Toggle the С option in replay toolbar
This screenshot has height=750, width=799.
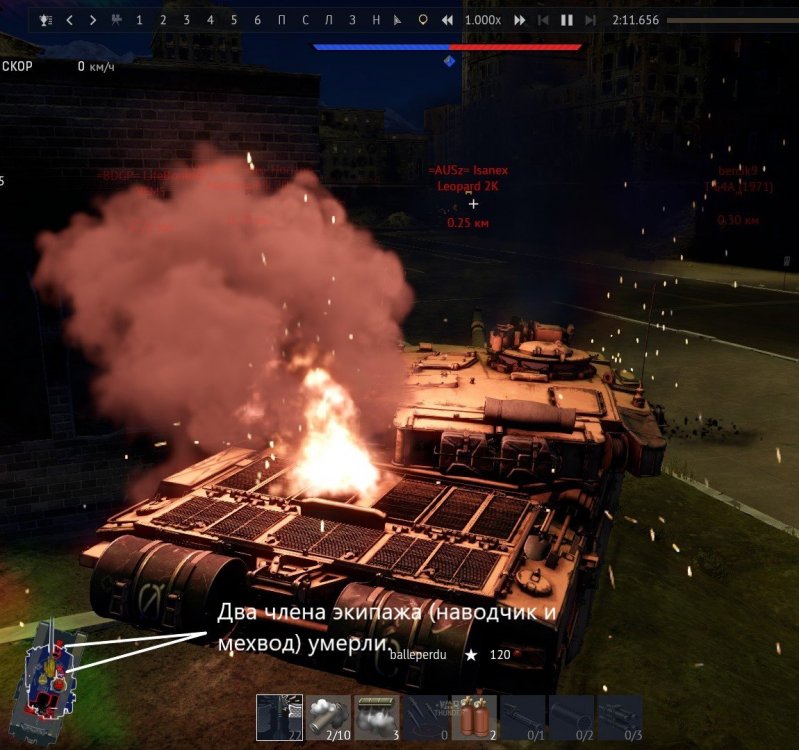click(x=305, y=19)
